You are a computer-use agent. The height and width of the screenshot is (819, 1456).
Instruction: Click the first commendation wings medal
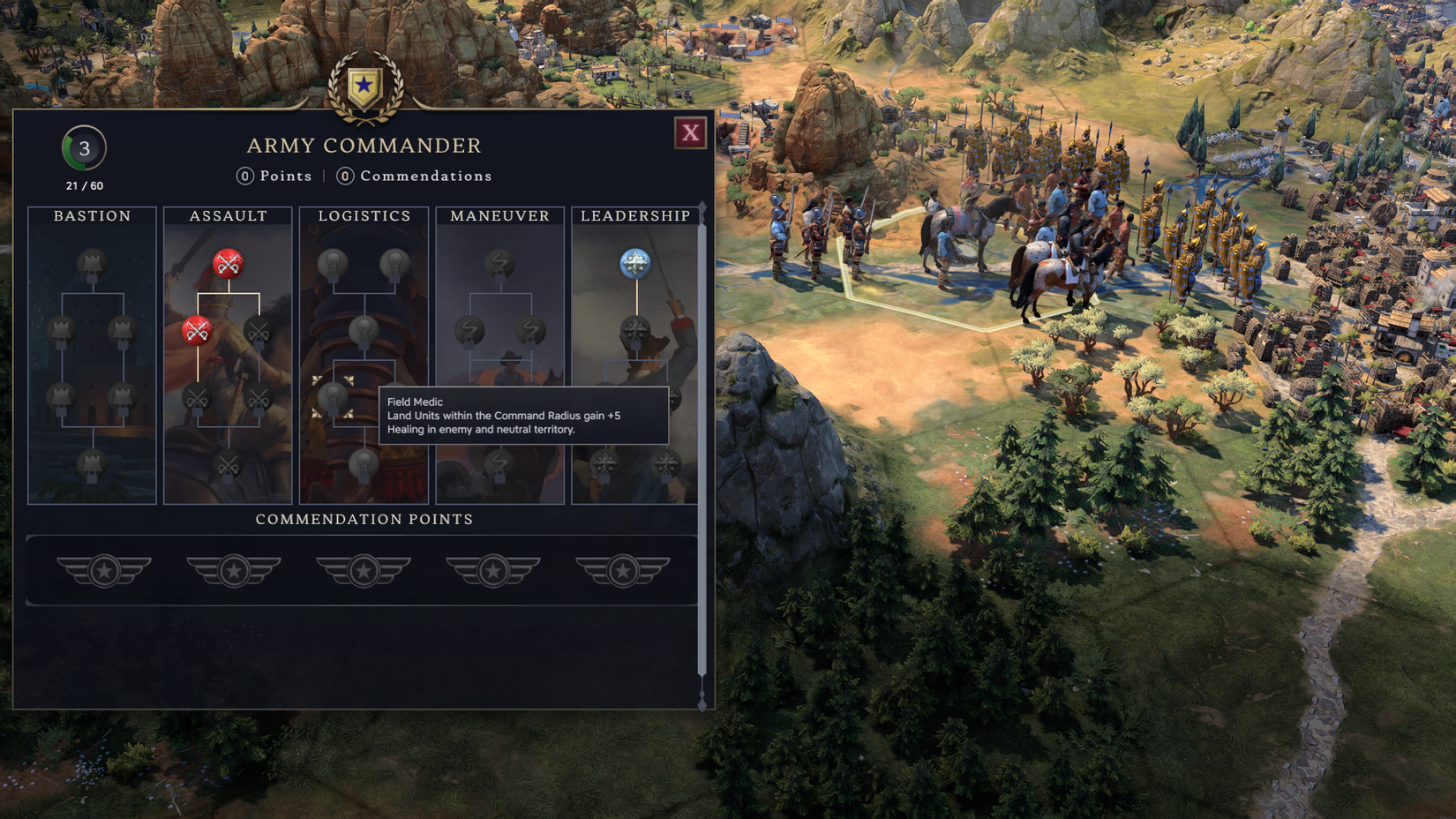(103, 570)
